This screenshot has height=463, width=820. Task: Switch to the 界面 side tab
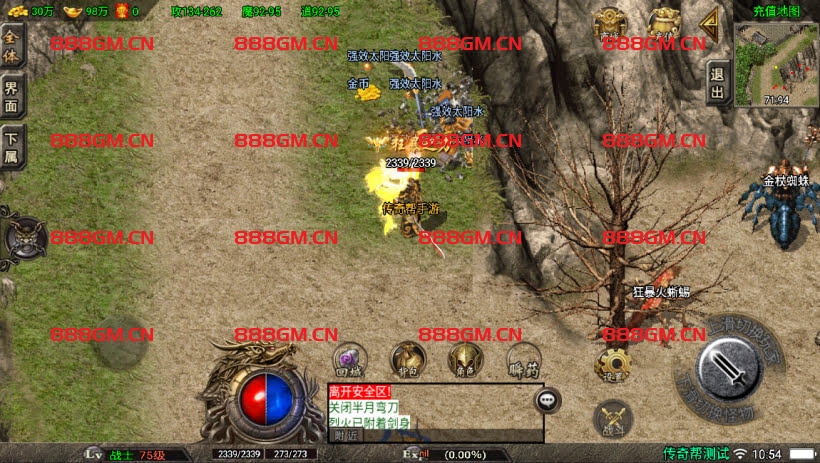pyautogui.click(x=12, y=97)
